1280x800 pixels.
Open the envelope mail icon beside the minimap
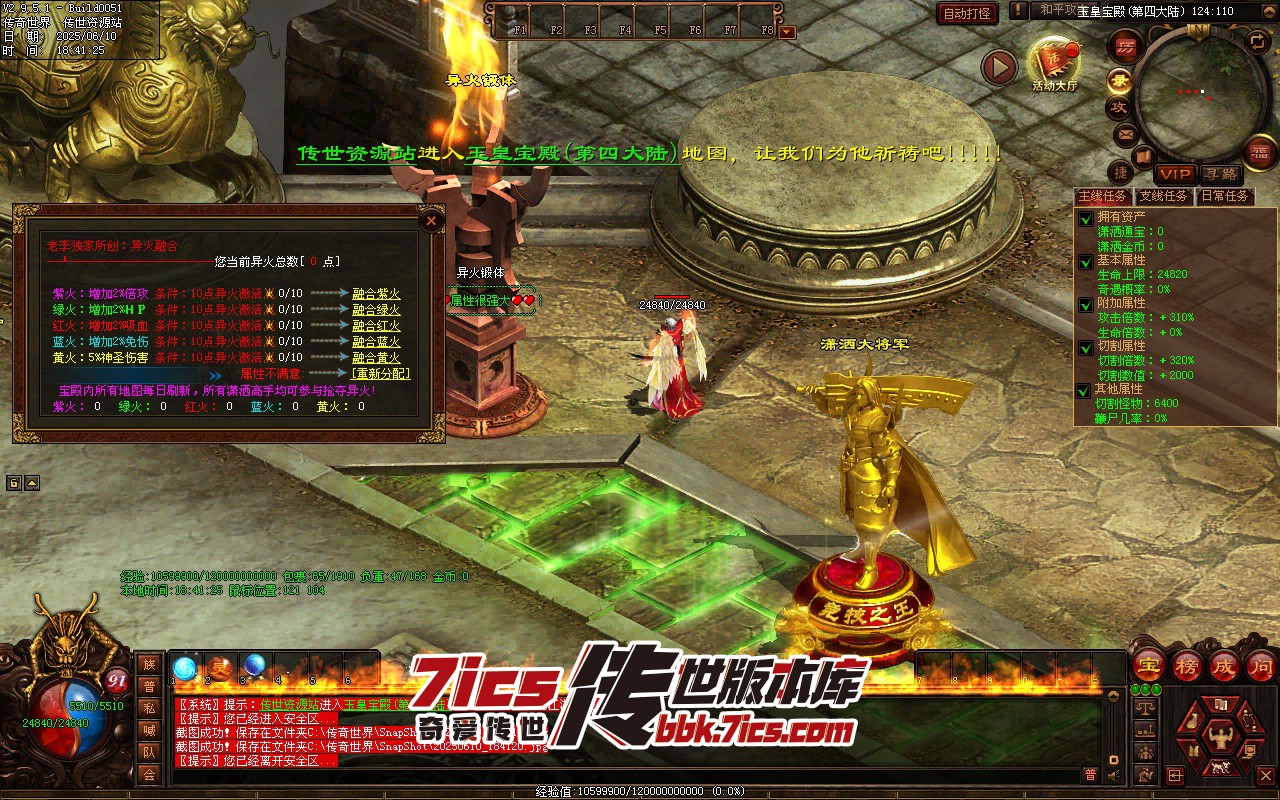1124,133
